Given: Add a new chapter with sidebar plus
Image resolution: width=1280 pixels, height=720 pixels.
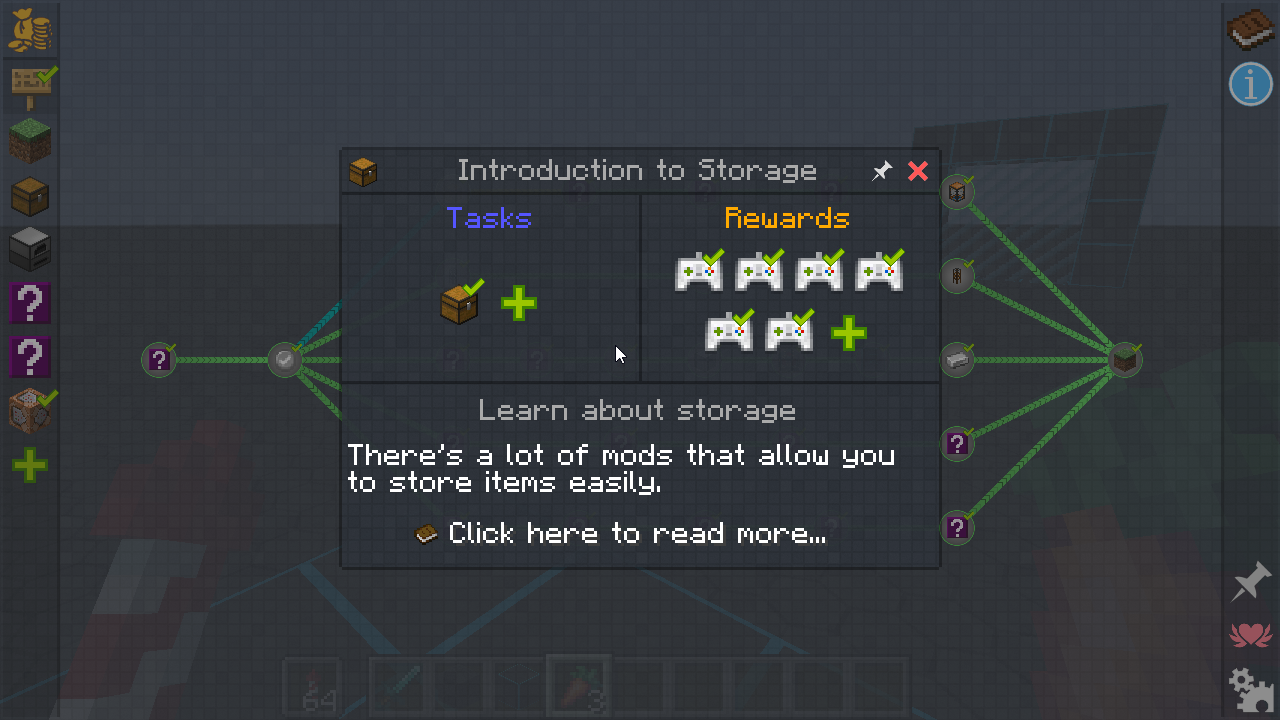Looking at the screenshot, I should (30, 466).
